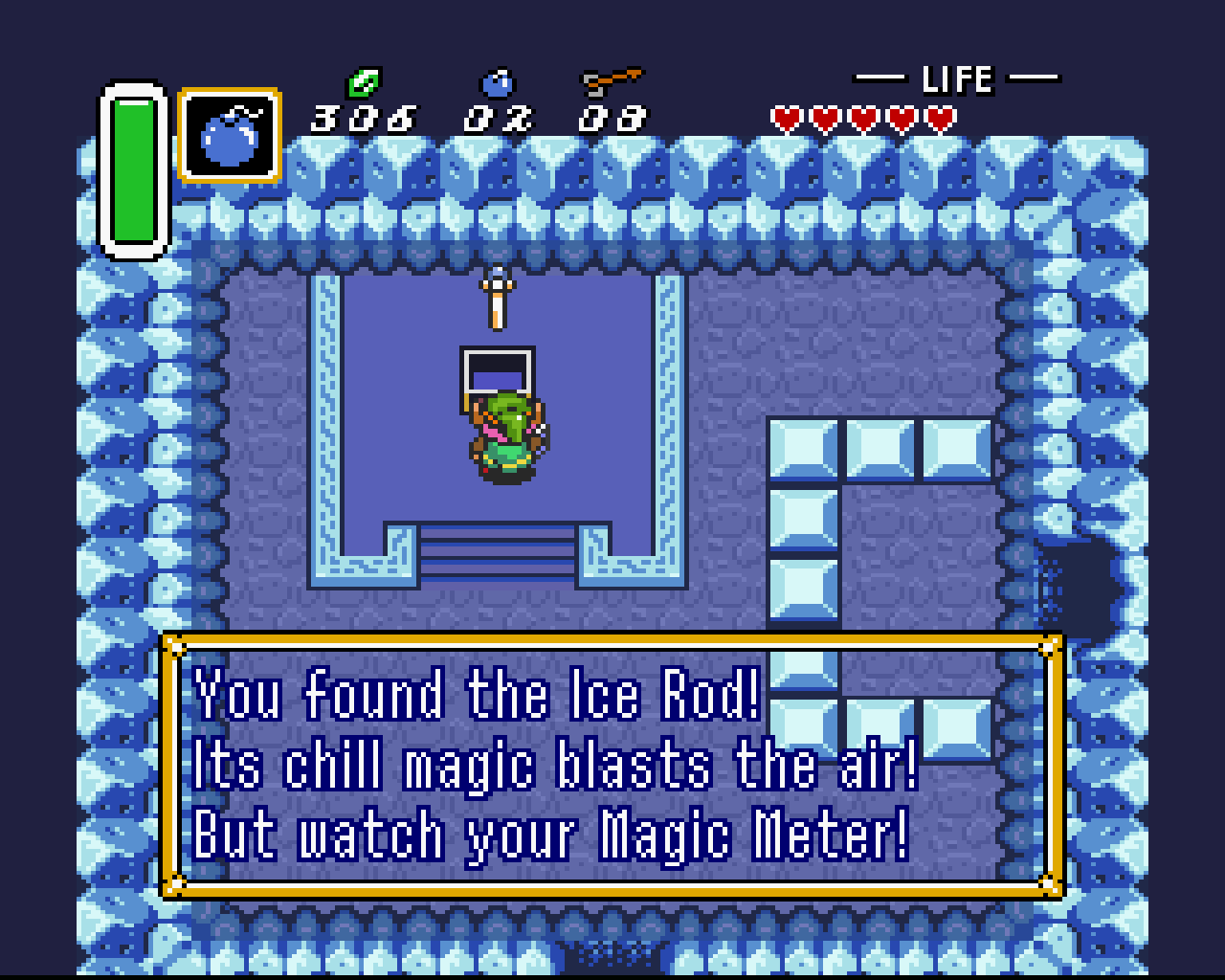
Task: Click the bow and arrow counter icon
Action: click(x=612, y=81)
